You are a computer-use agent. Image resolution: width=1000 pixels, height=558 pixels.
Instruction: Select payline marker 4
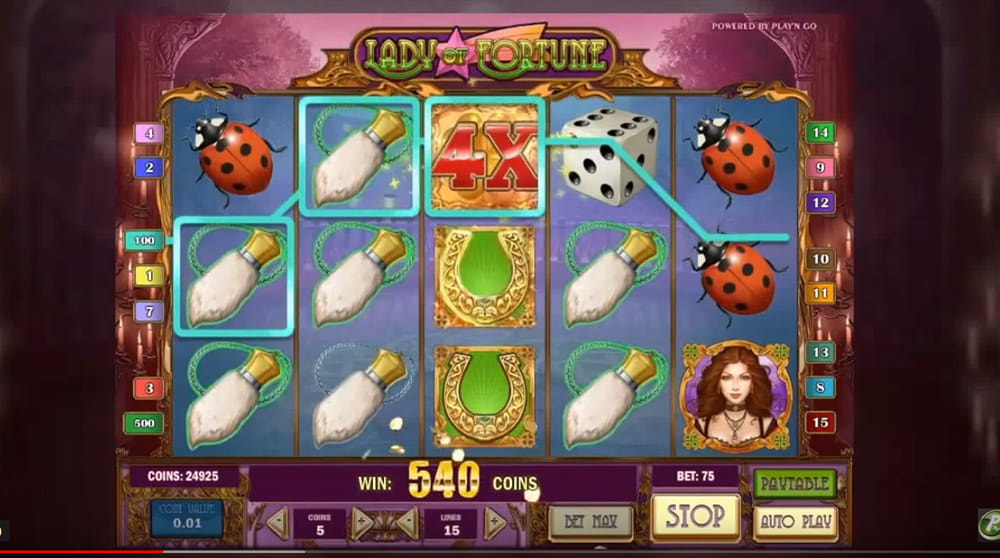[149, 133]
